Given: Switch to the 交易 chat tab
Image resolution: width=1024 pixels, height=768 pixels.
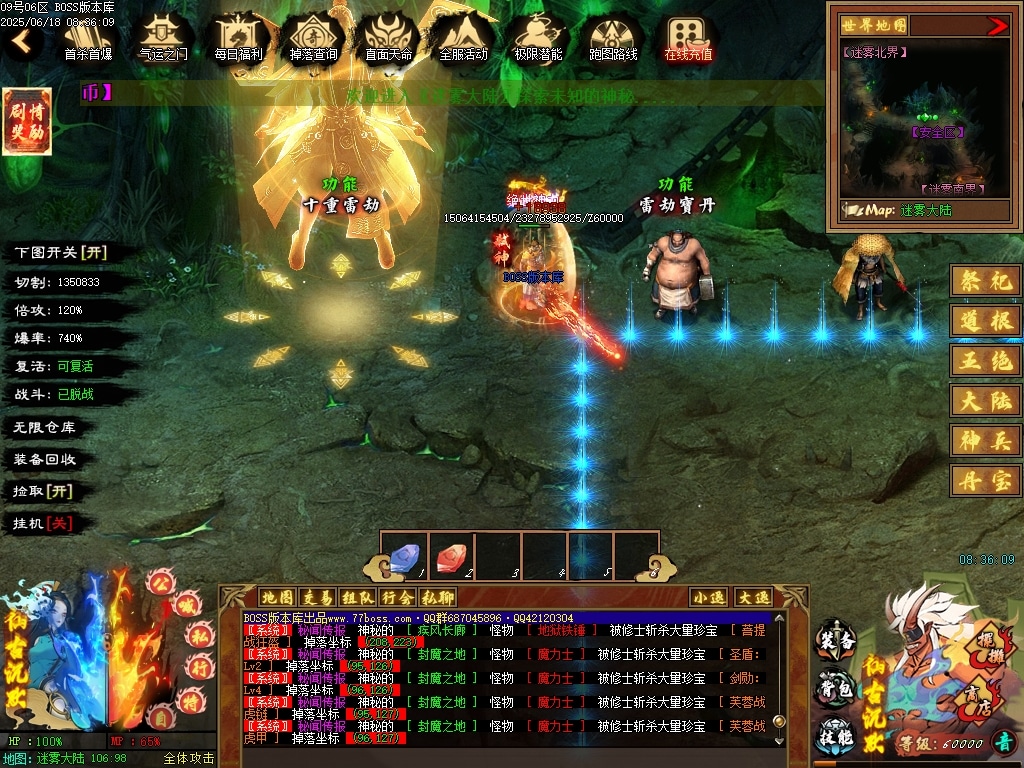Looking at the screenshot, I should [317, 597].
